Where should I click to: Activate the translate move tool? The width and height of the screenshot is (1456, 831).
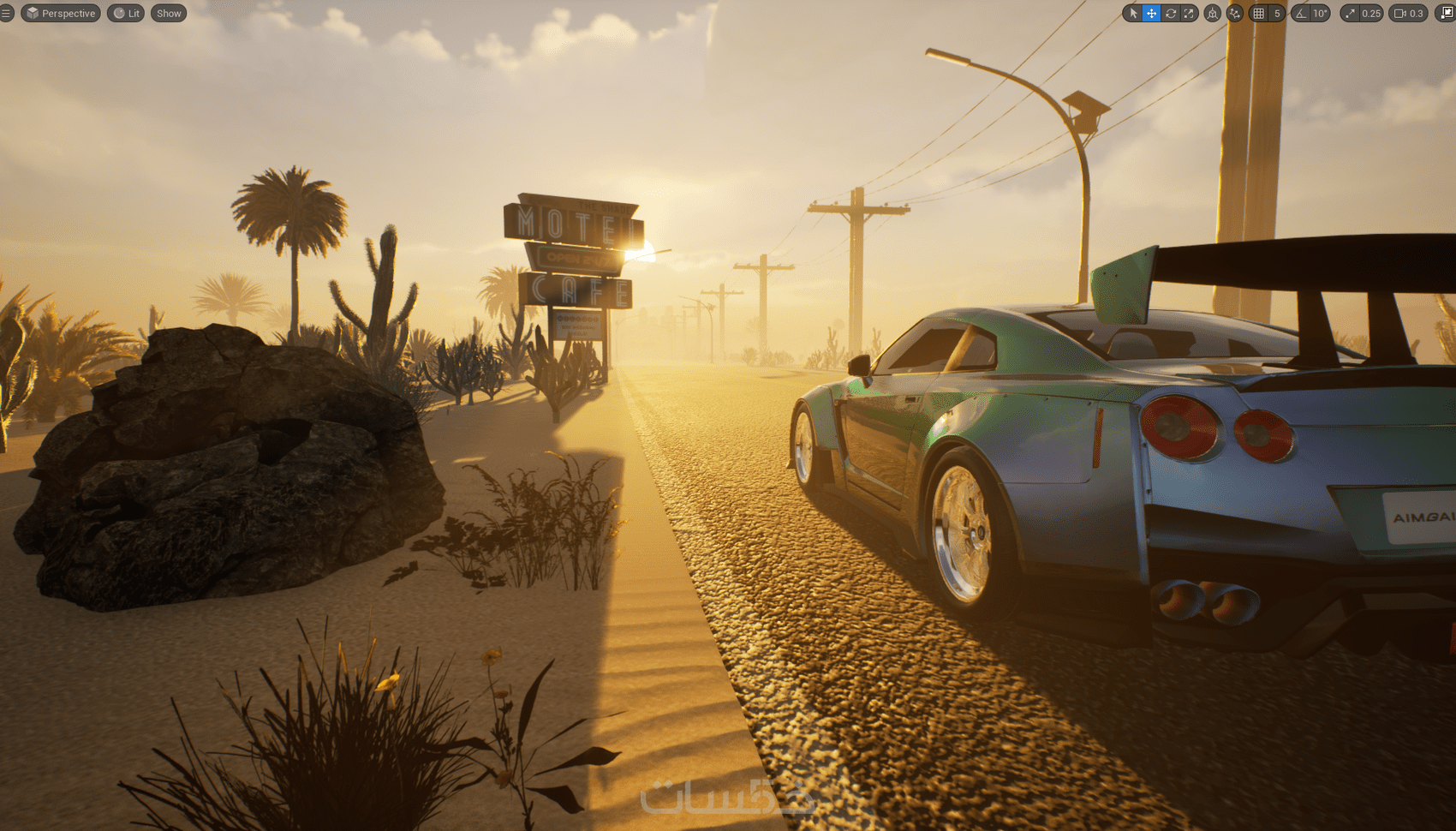pos(1152,14)
